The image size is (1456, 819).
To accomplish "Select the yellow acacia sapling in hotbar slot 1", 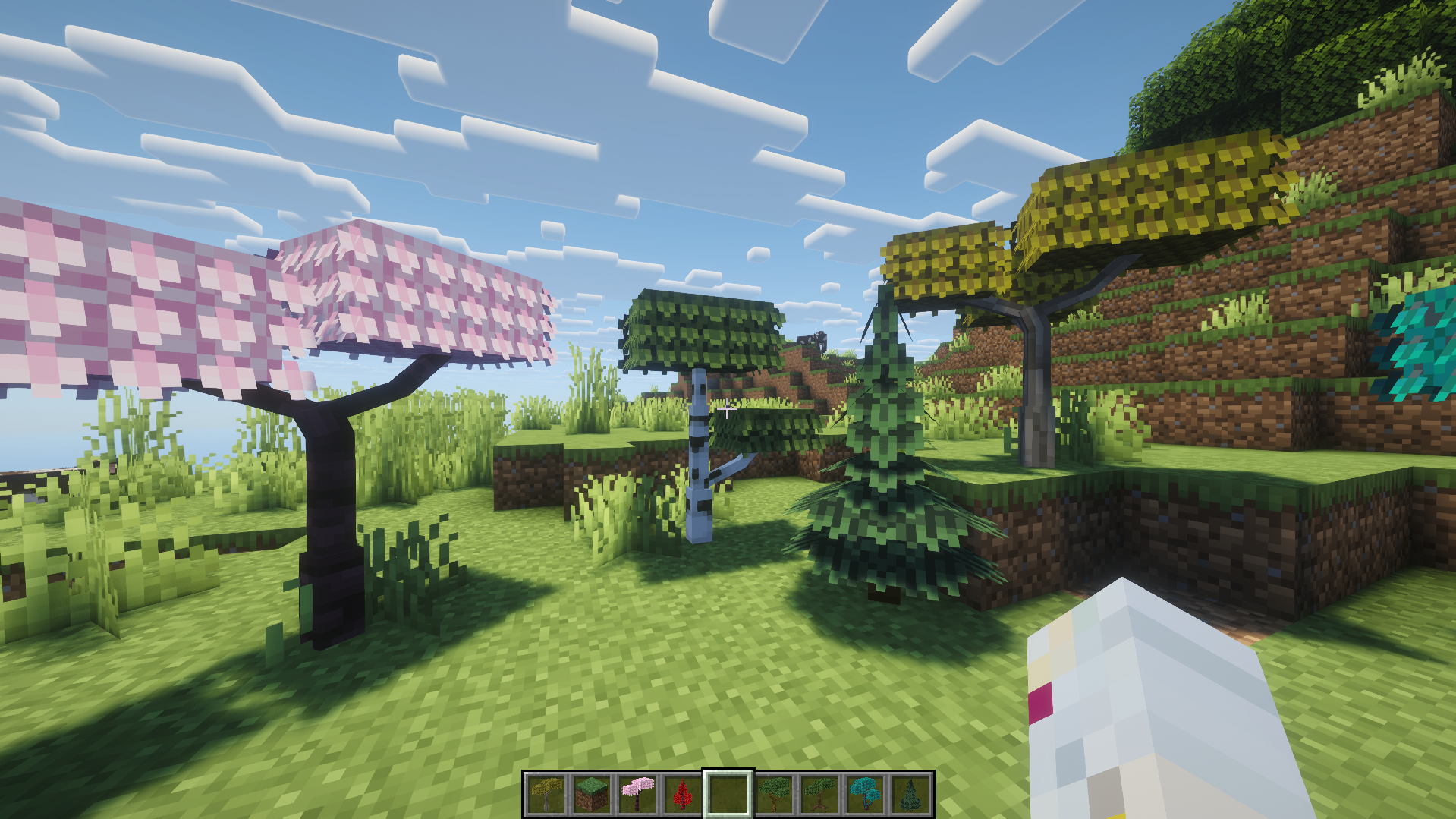I will tap(546, 793).
